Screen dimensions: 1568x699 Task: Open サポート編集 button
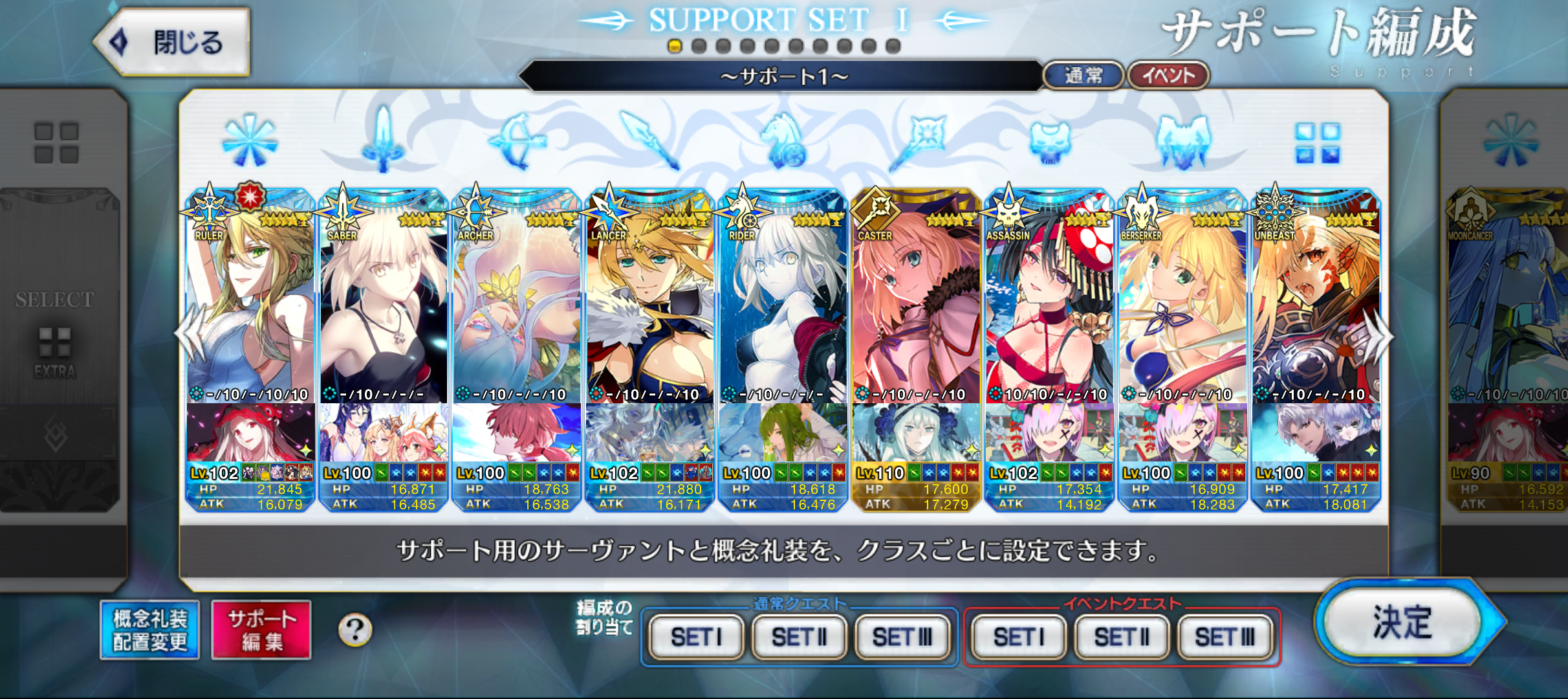[261, 630]
